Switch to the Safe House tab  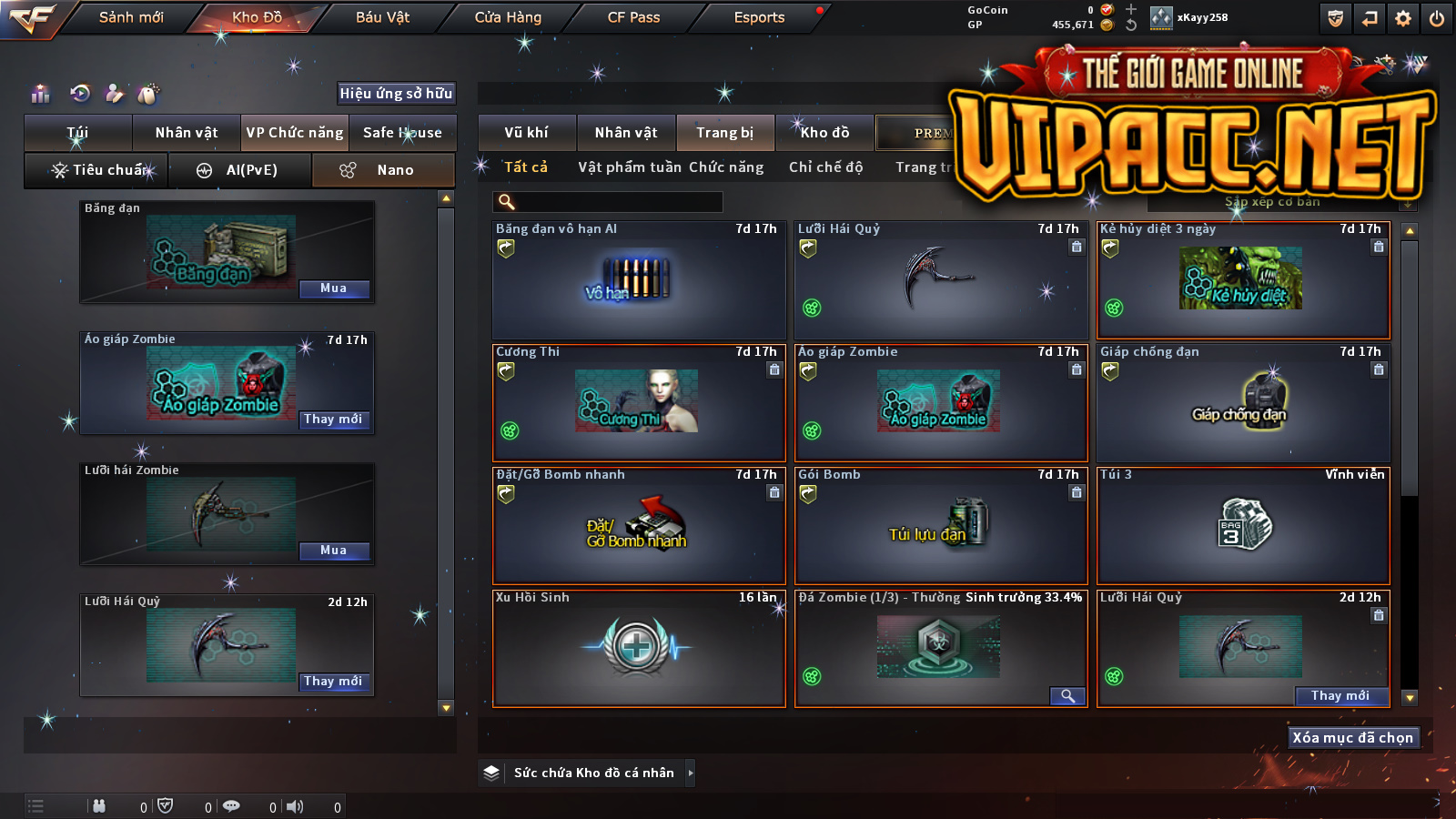[x=402, y=133]
